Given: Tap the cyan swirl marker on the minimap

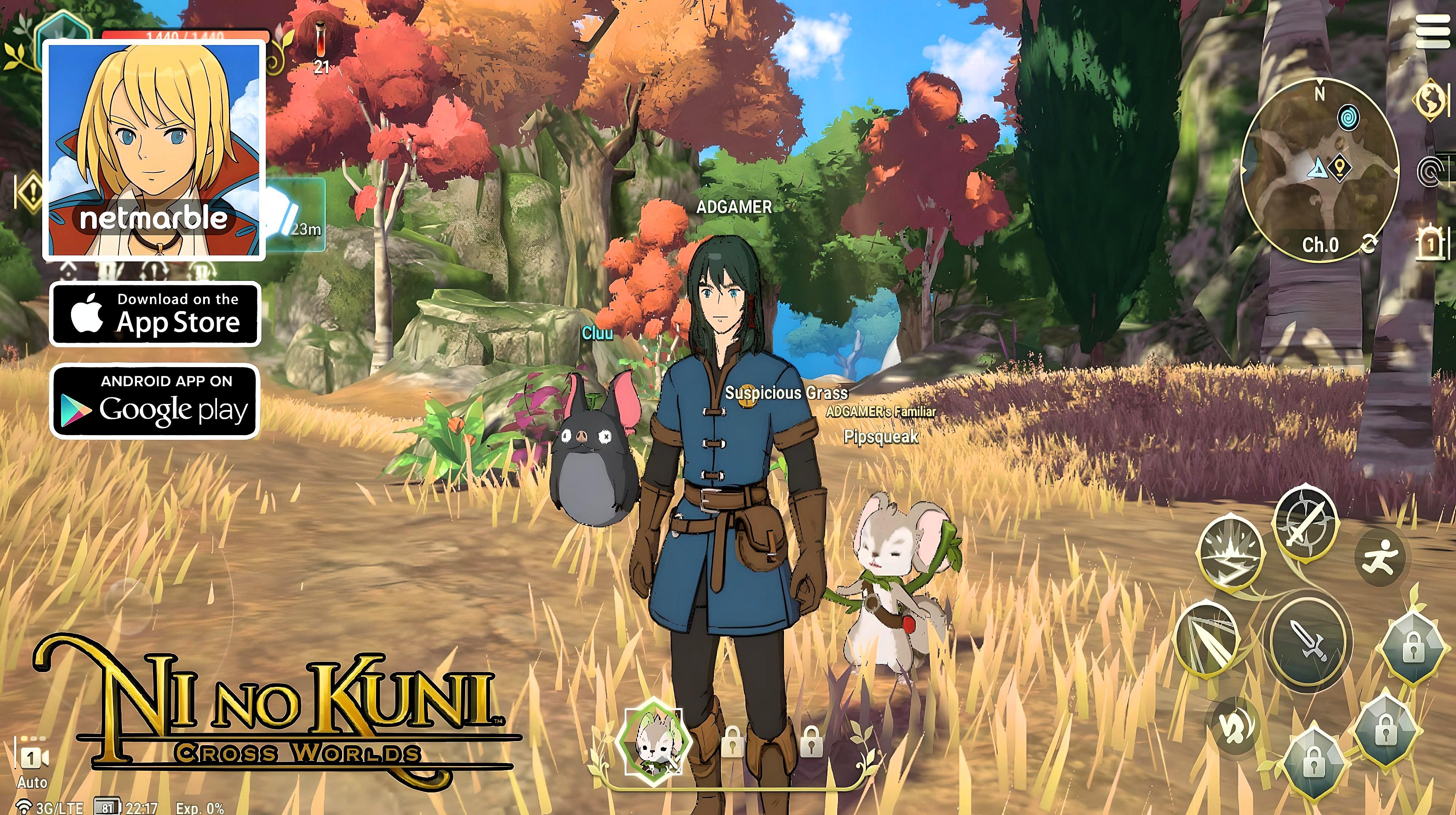Looking at the screenshot, I should 1348,118.
